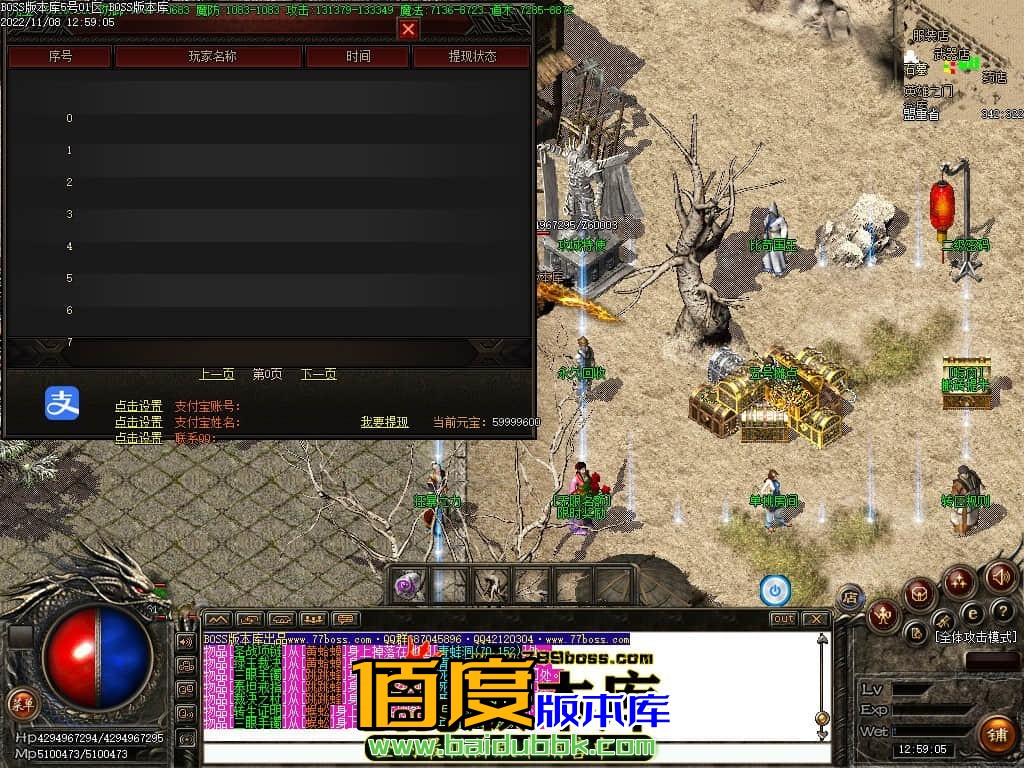Open the orange 铺 stall button
This screenshot has height=768, width=1024.
pos(995,735)
